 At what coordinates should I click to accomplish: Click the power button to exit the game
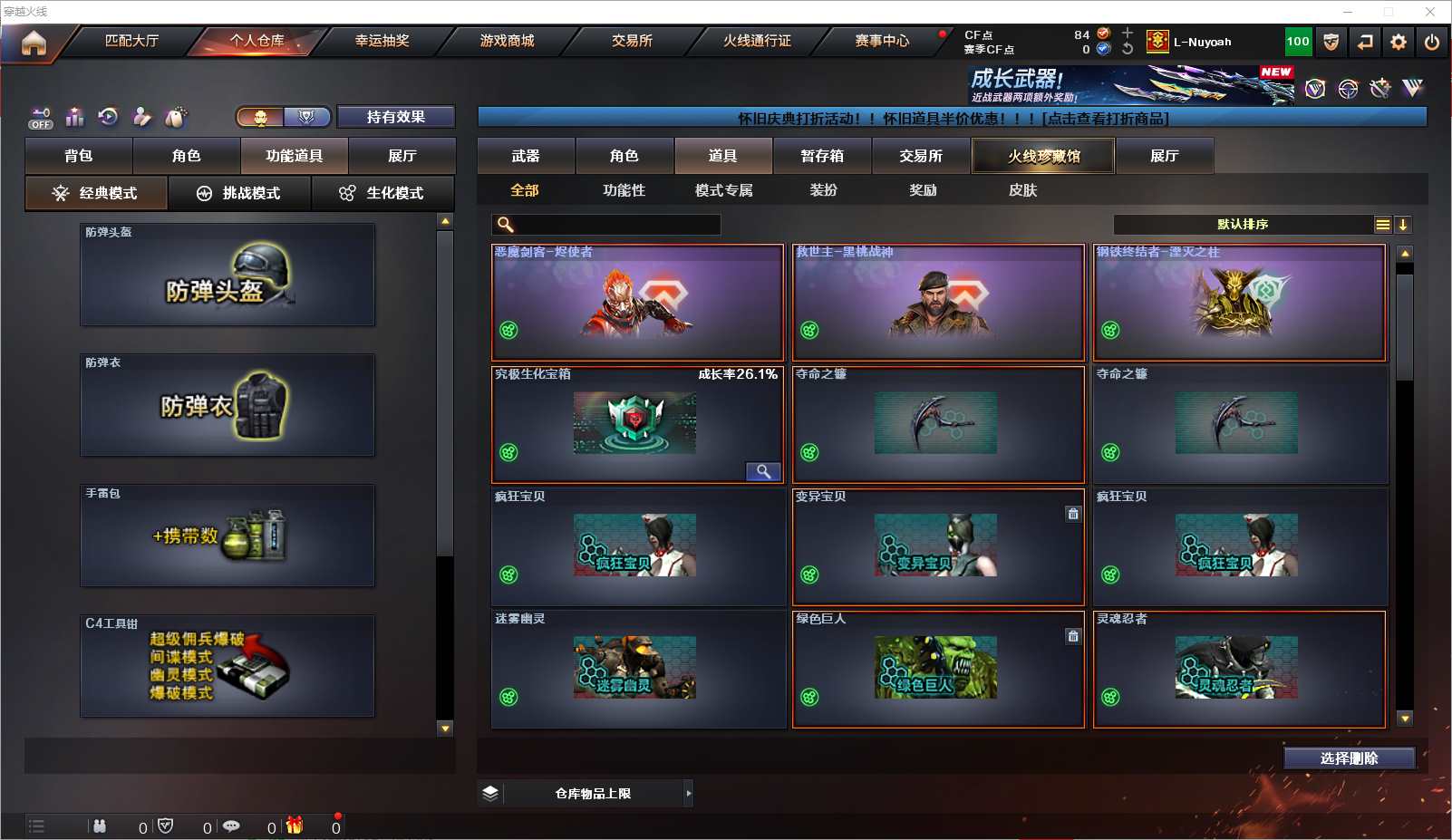point(1432,43)
